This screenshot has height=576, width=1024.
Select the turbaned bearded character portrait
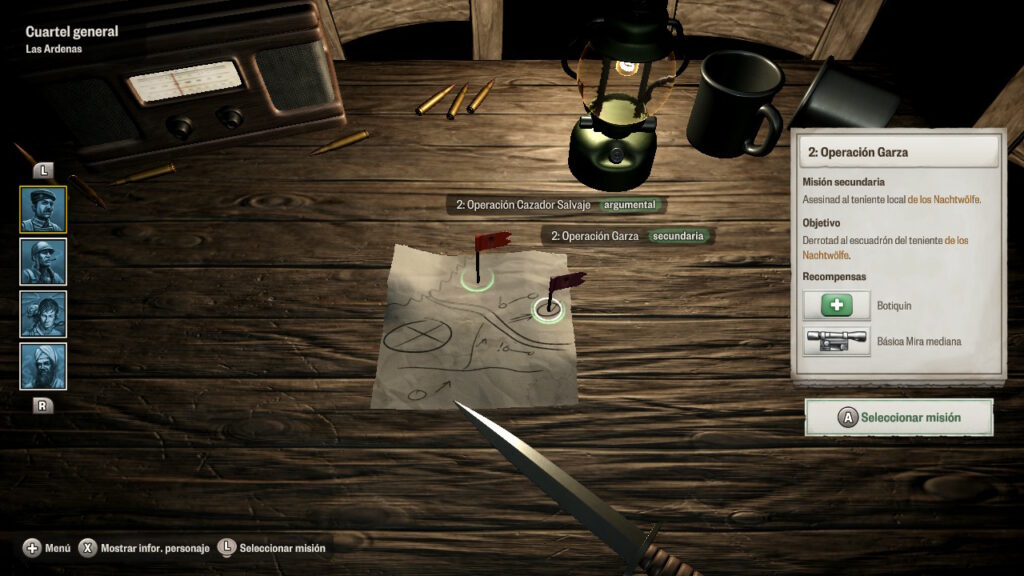click(43, 366)
